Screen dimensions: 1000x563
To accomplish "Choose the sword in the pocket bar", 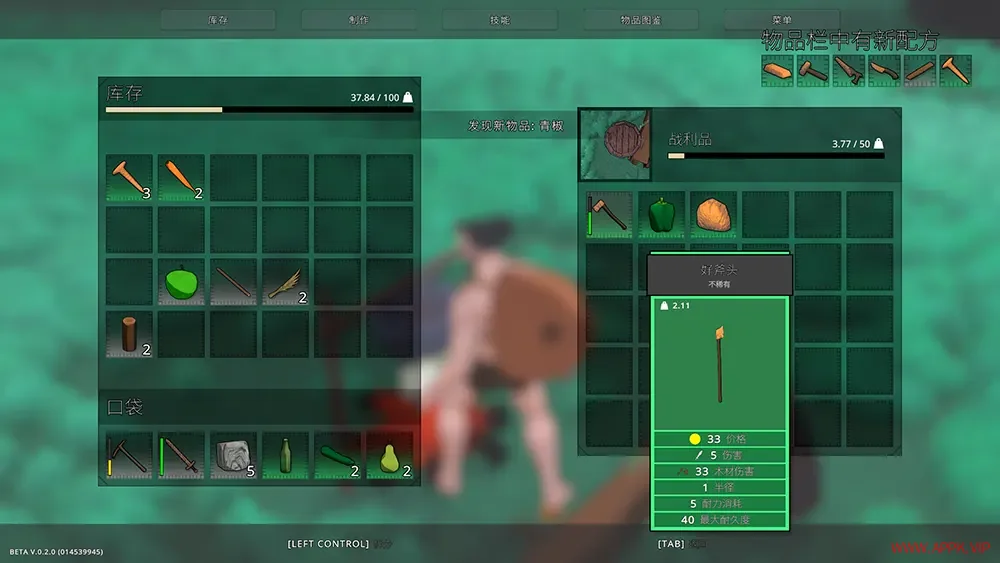I will [181, 456].
